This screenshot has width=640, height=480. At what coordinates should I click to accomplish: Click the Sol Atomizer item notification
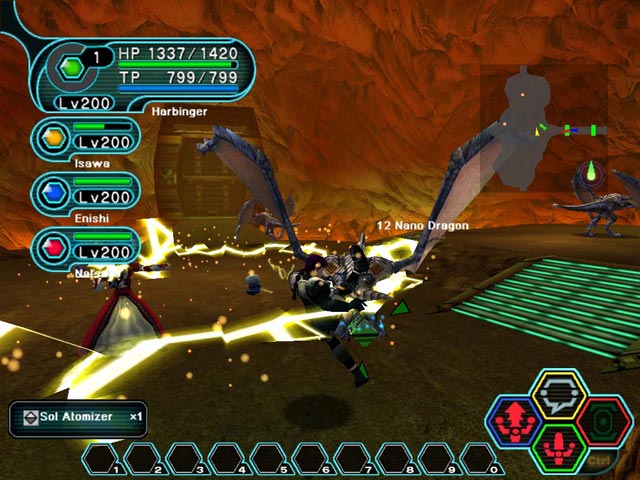pos(77,416)
